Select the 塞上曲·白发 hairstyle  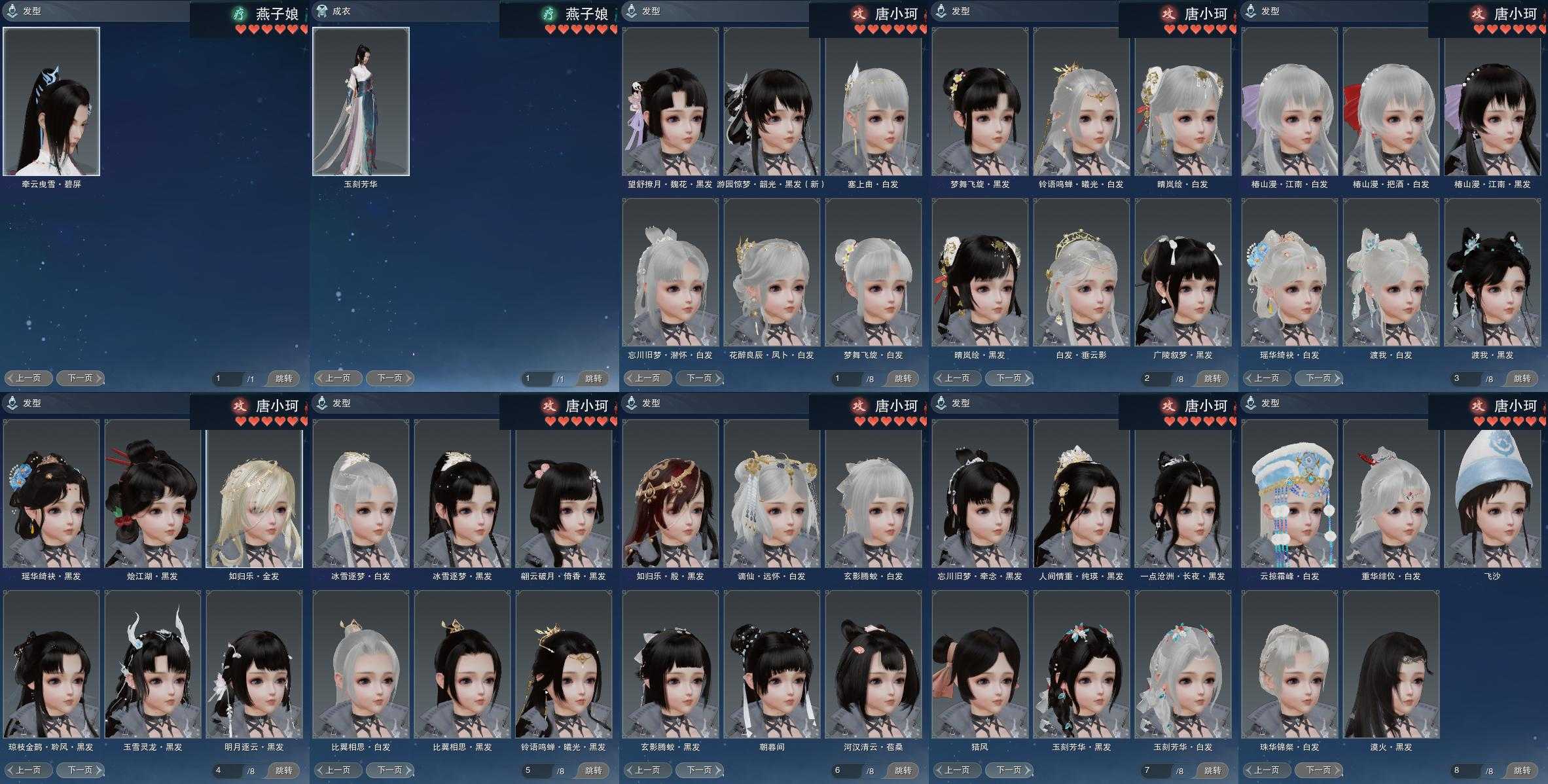pos(873,101)
